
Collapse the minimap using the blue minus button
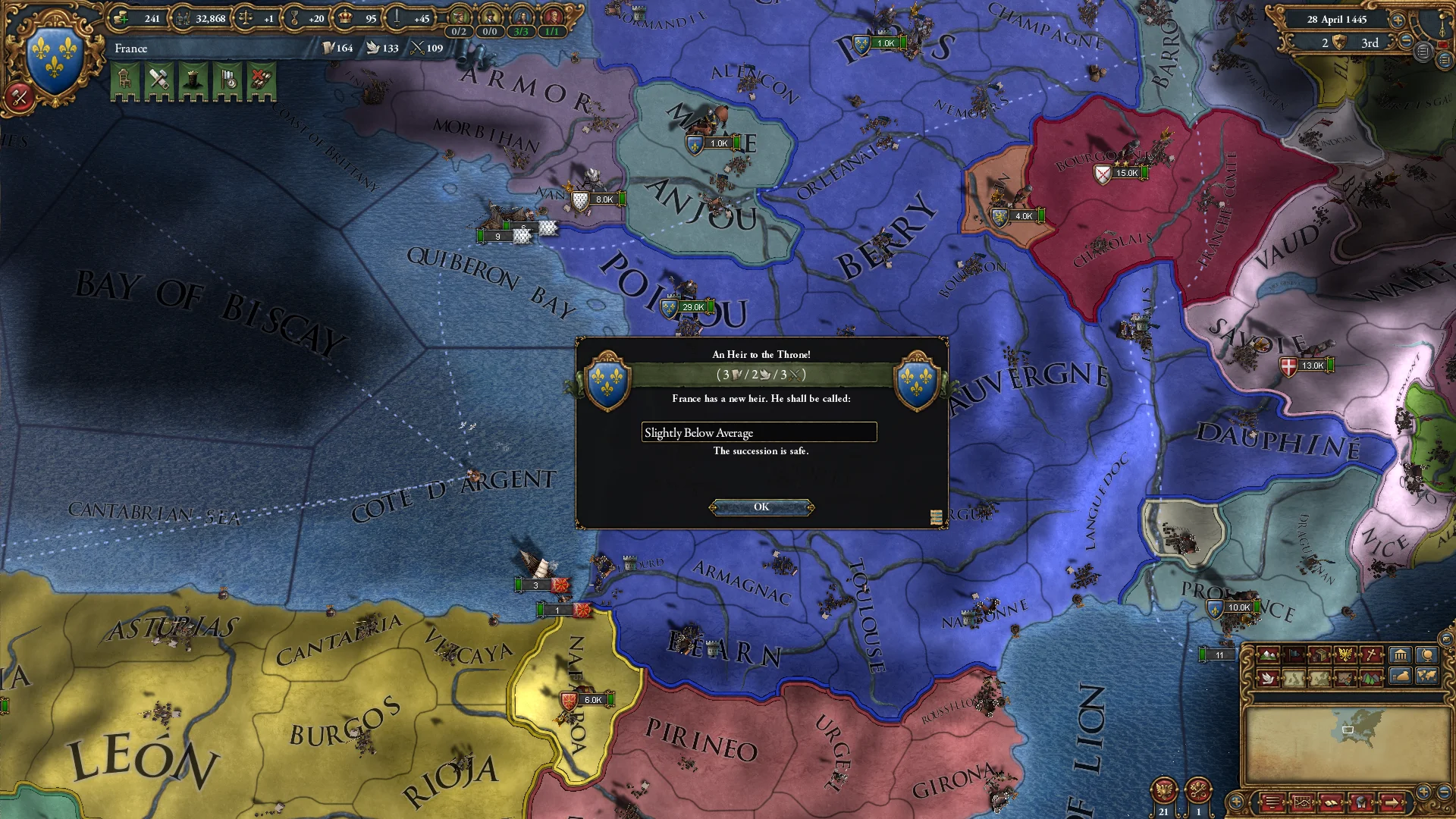[x=1446, y=790]
